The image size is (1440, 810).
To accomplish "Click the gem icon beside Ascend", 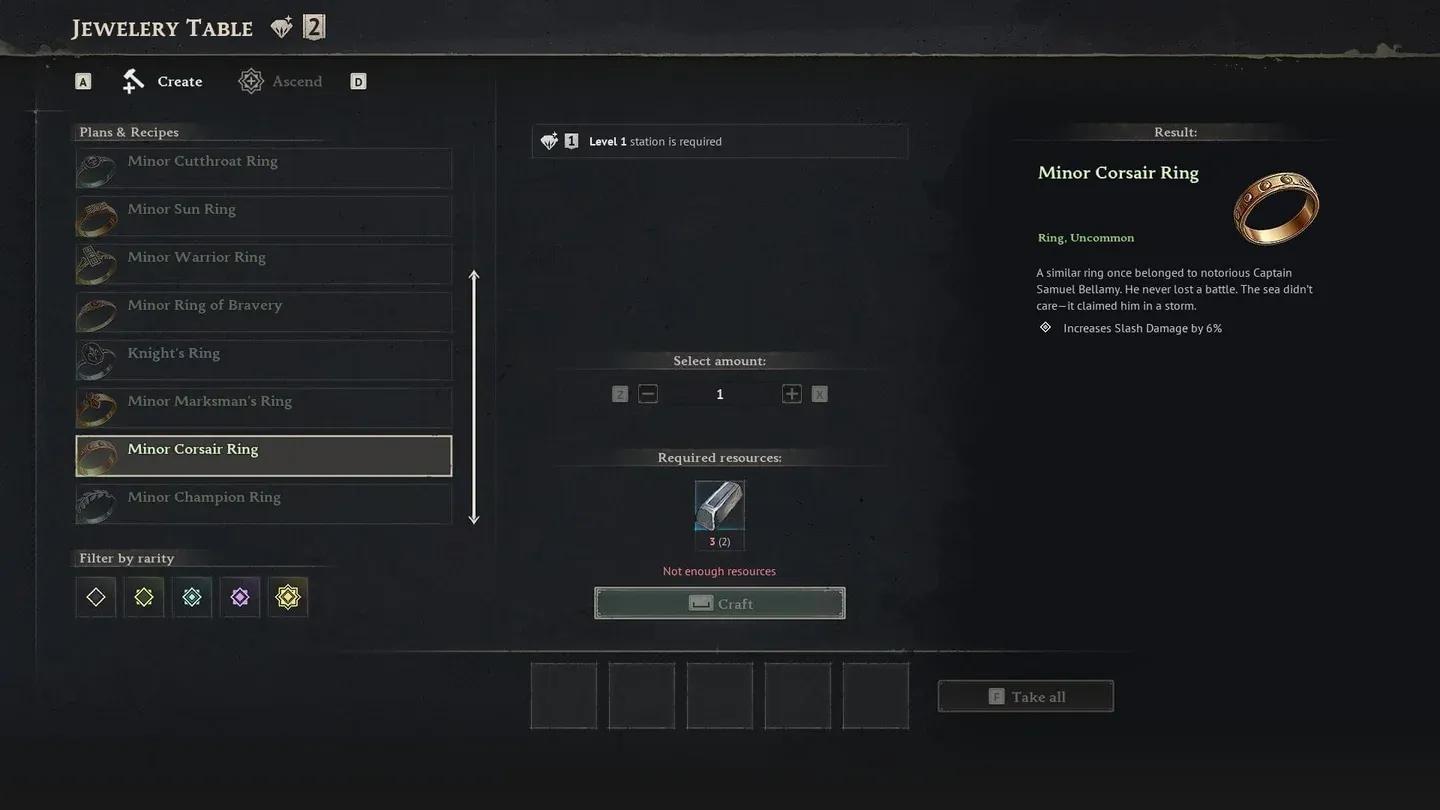I will pyautogui.click(x=250, y=80).
